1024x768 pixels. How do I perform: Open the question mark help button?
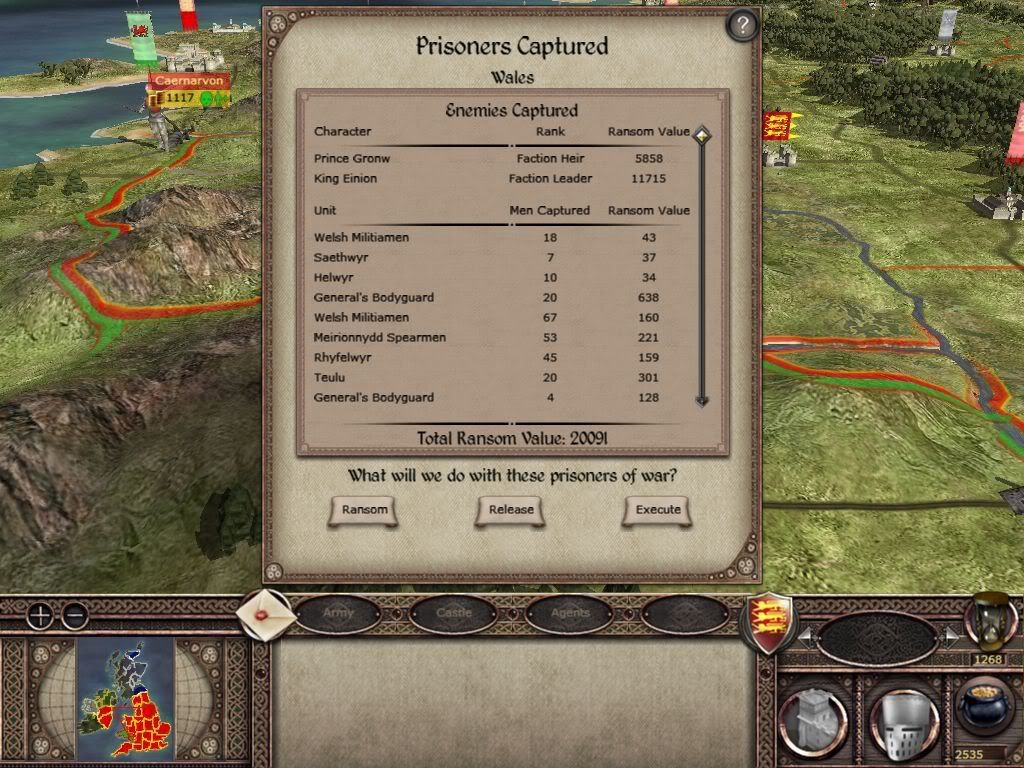pos(741,25)
